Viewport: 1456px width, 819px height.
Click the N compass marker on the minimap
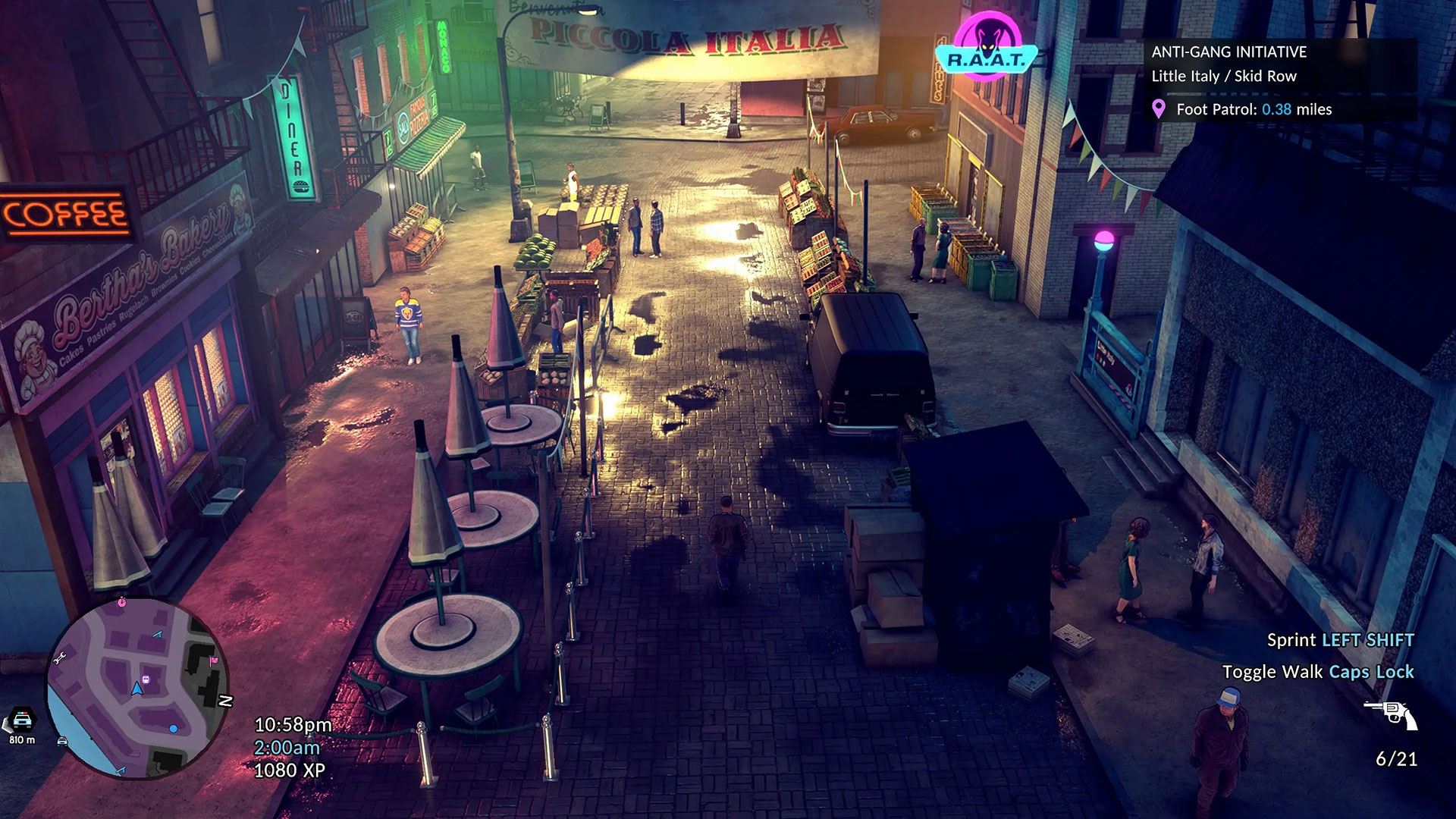[225, 701]
